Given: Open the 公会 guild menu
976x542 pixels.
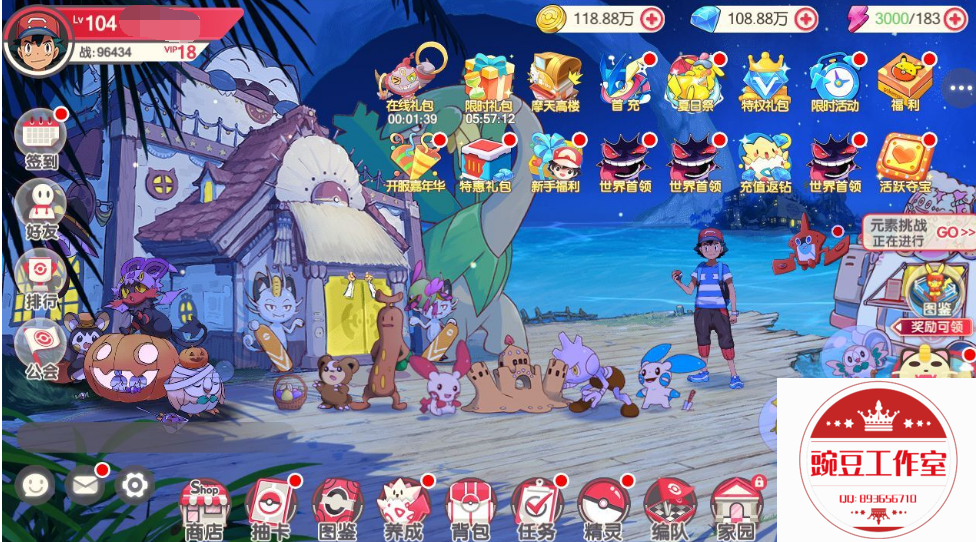Looking at the screenshot, I should 40,345.
